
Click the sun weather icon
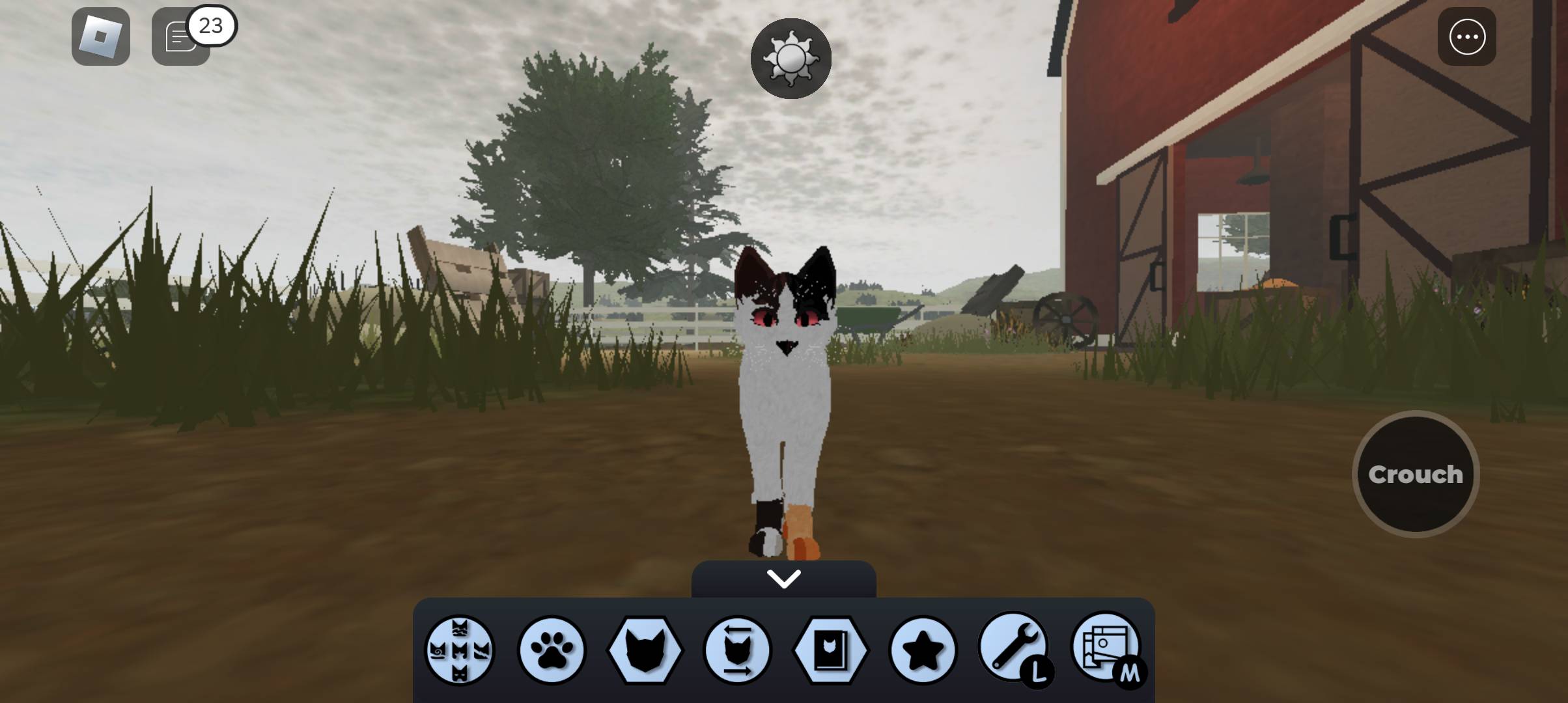pyautogui.click(x=791, y=59)
